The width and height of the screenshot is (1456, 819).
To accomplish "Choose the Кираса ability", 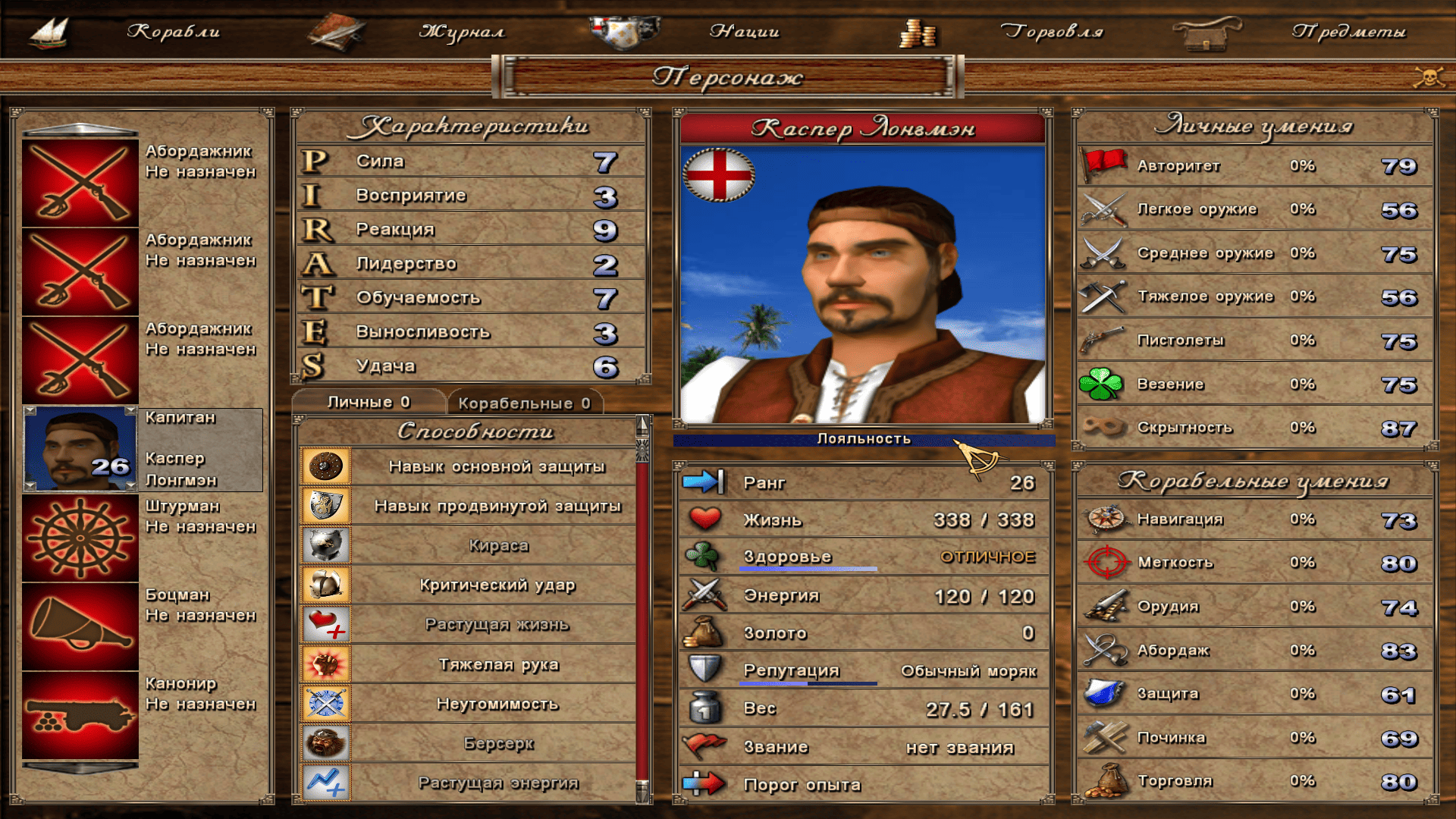I will (497, 545).
